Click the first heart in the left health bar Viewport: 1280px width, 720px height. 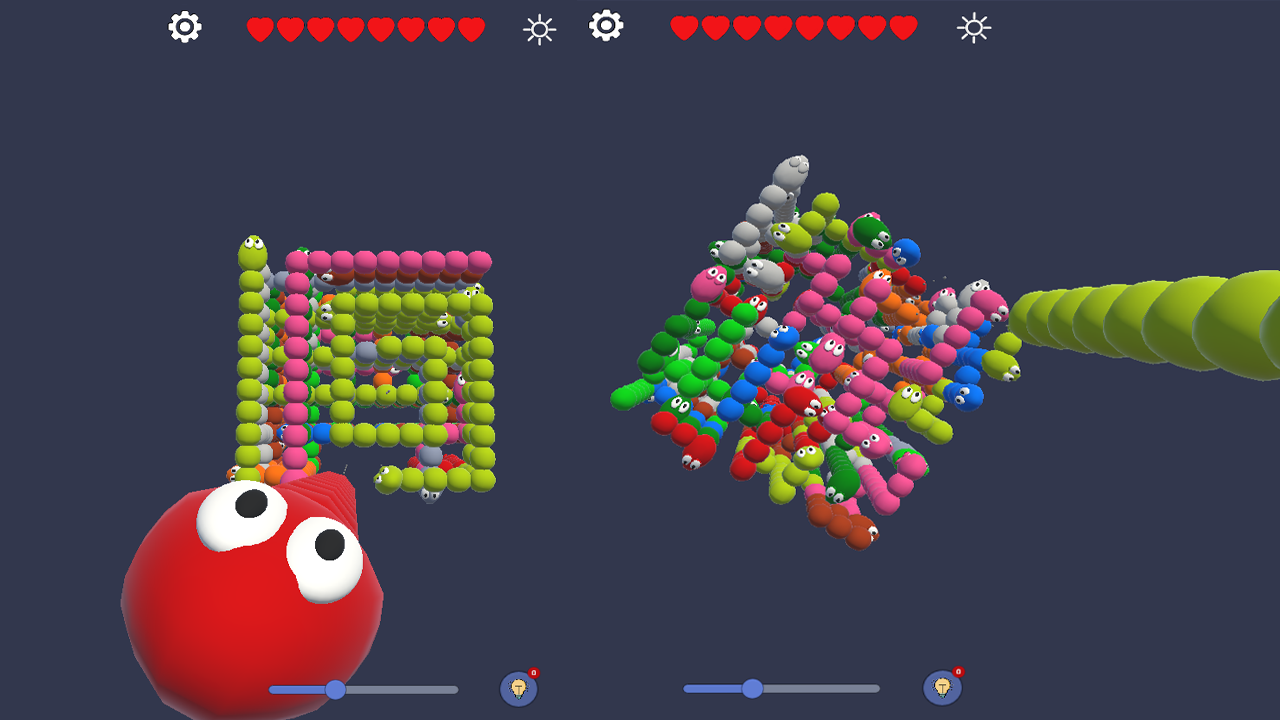click(259, 28)
